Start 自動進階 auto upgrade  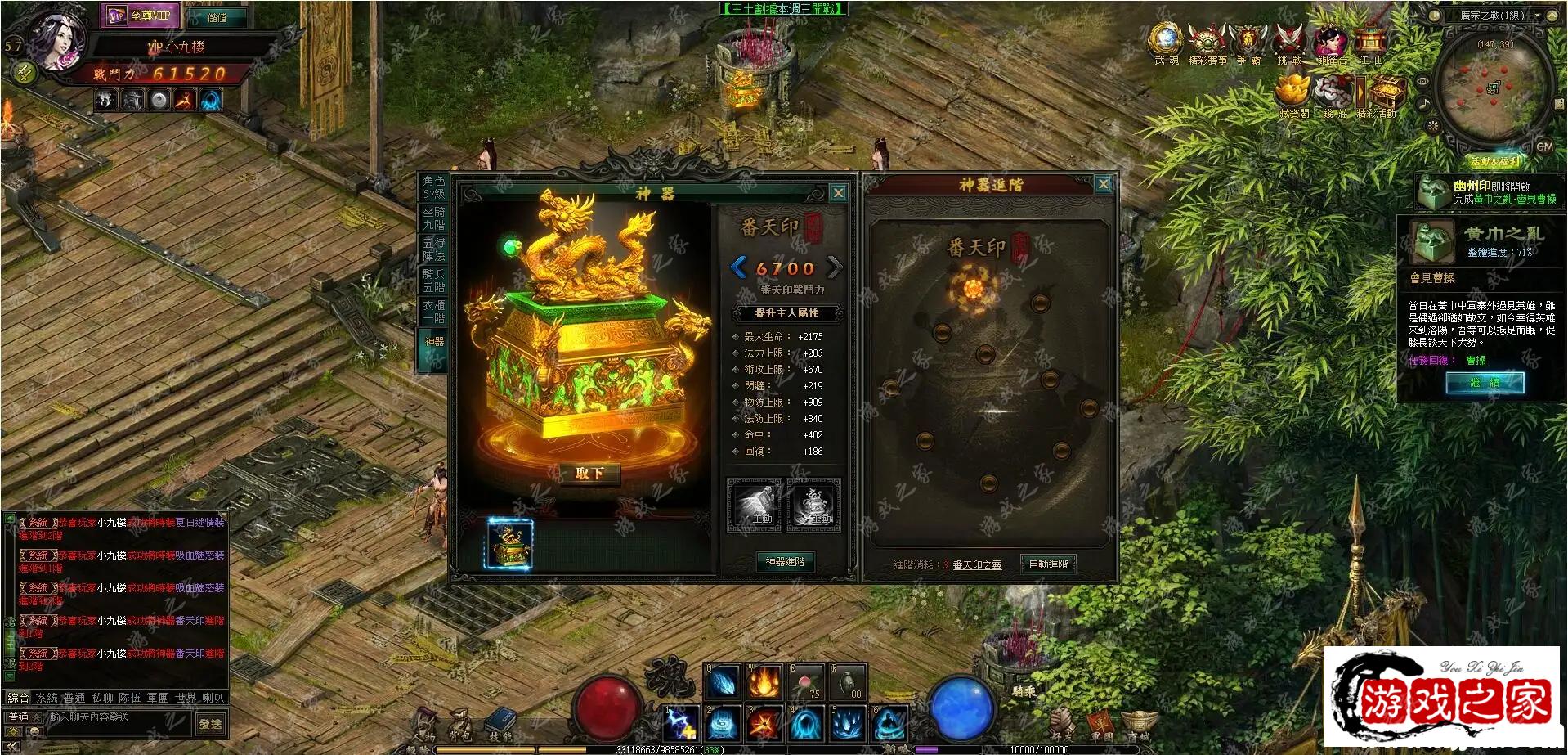pyautogui.click(x=1048, y=564)
